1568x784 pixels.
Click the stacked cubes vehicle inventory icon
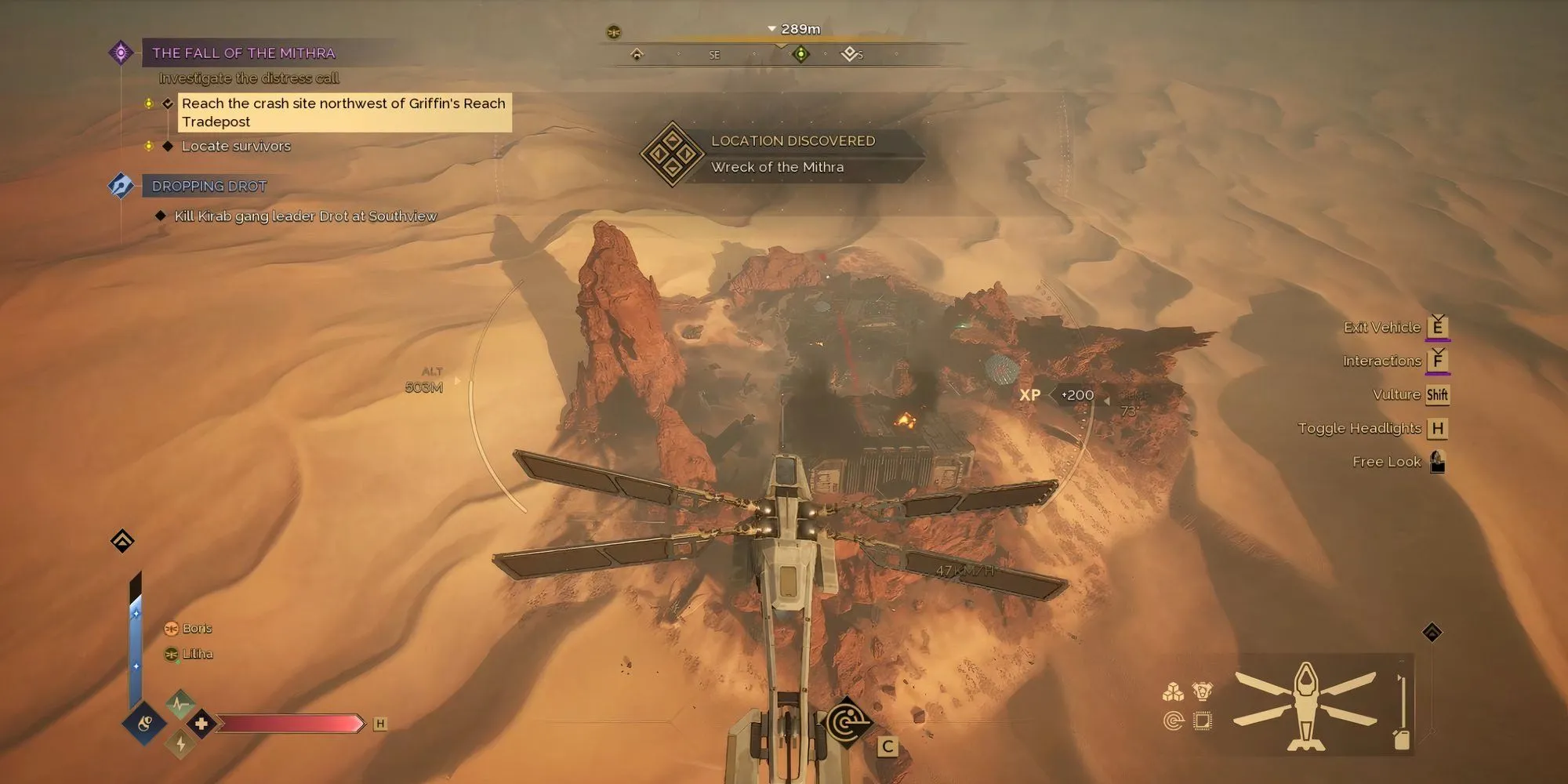(1173, 691)
